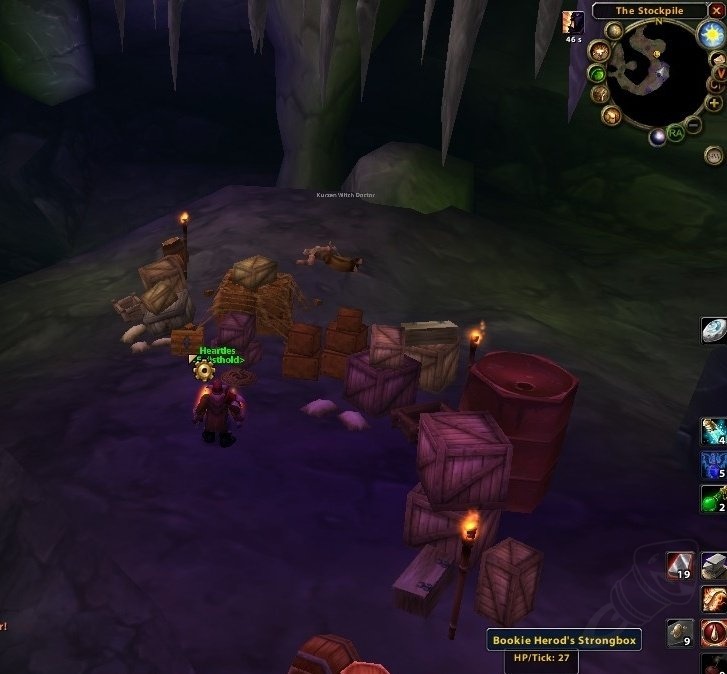Click the buff icon with 46 s remaining
The width and height of the screenshot is (727, 674).
(573, 22)
